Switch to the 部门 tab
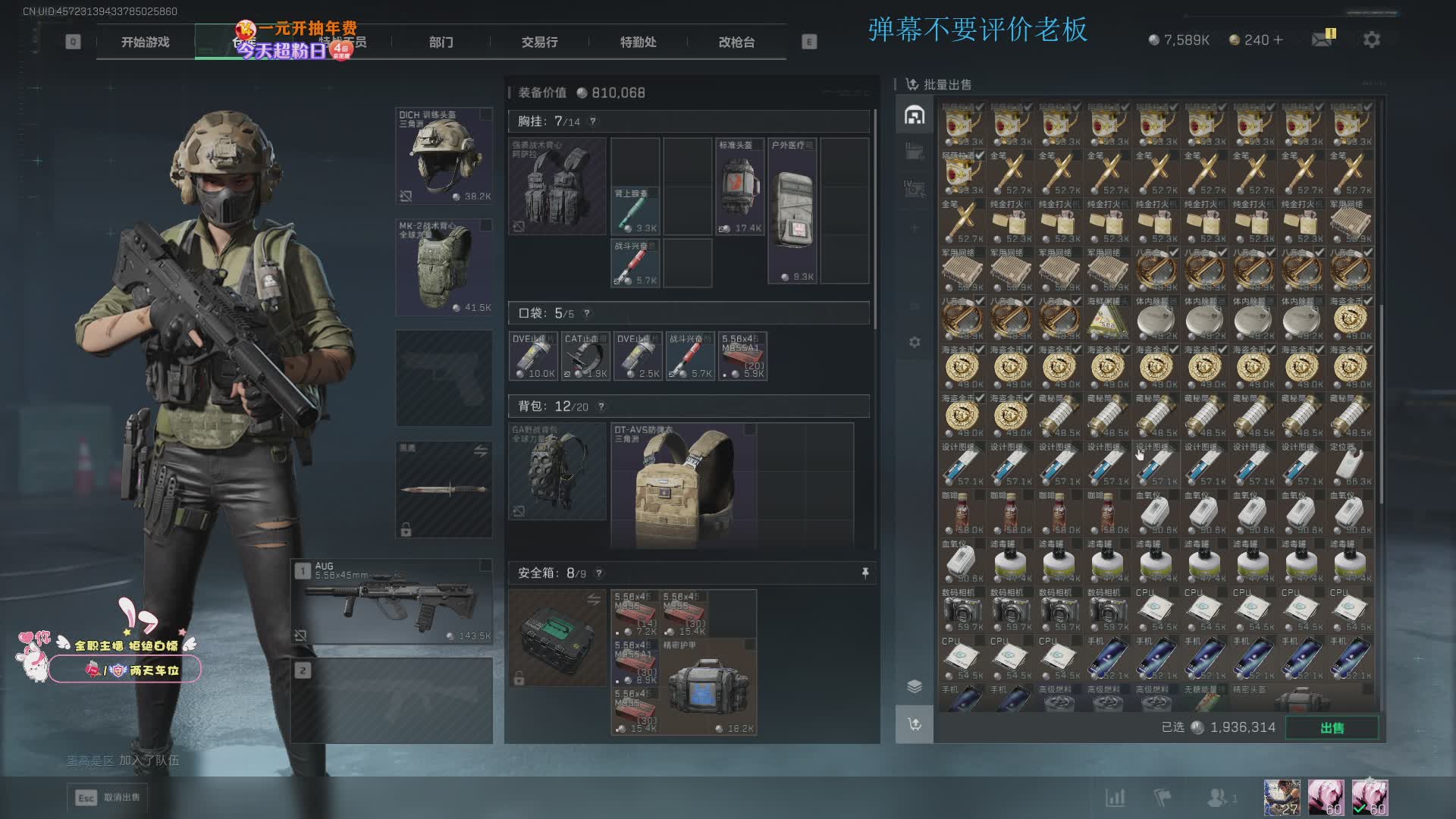The height and width of the screenshot is (819, 1456). 441,42
